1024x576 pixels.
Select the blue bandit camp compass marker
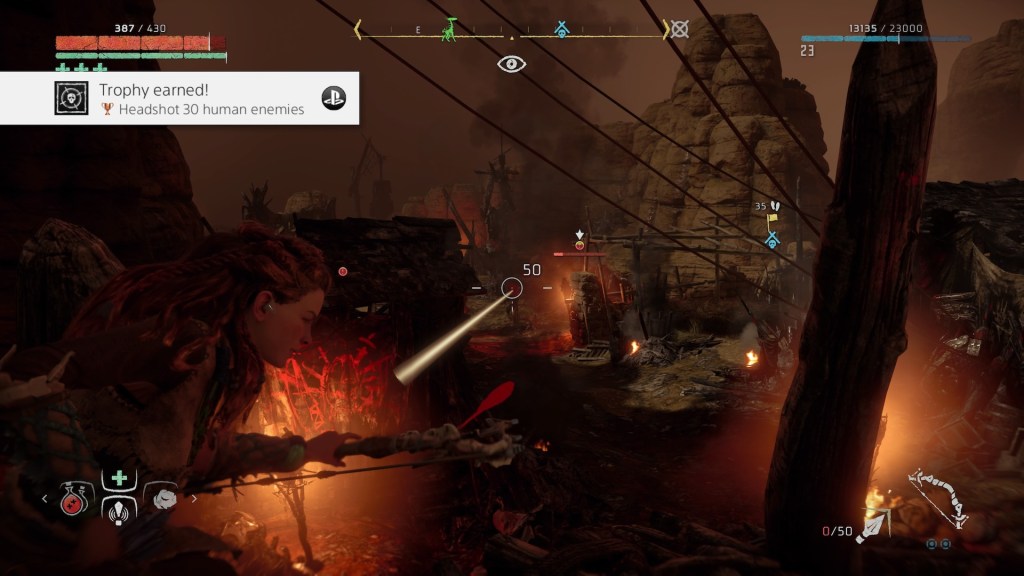coord(562,29)
